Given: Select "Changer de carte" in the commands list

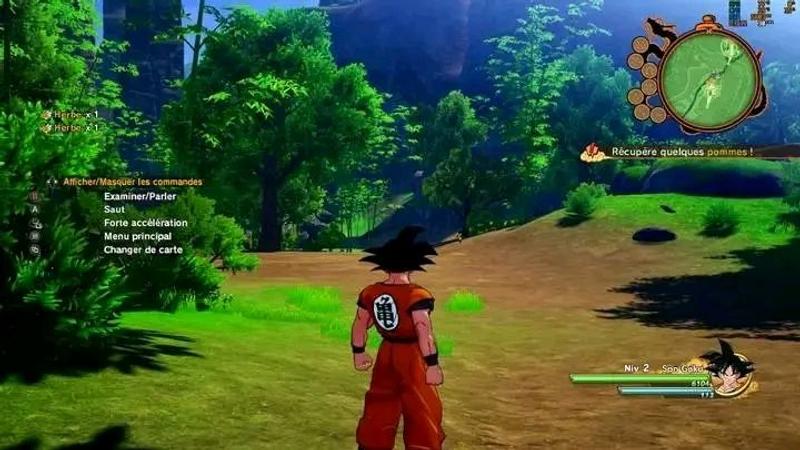Looking at the screenshot, I should pyautogui.click(x=143, y=249).
